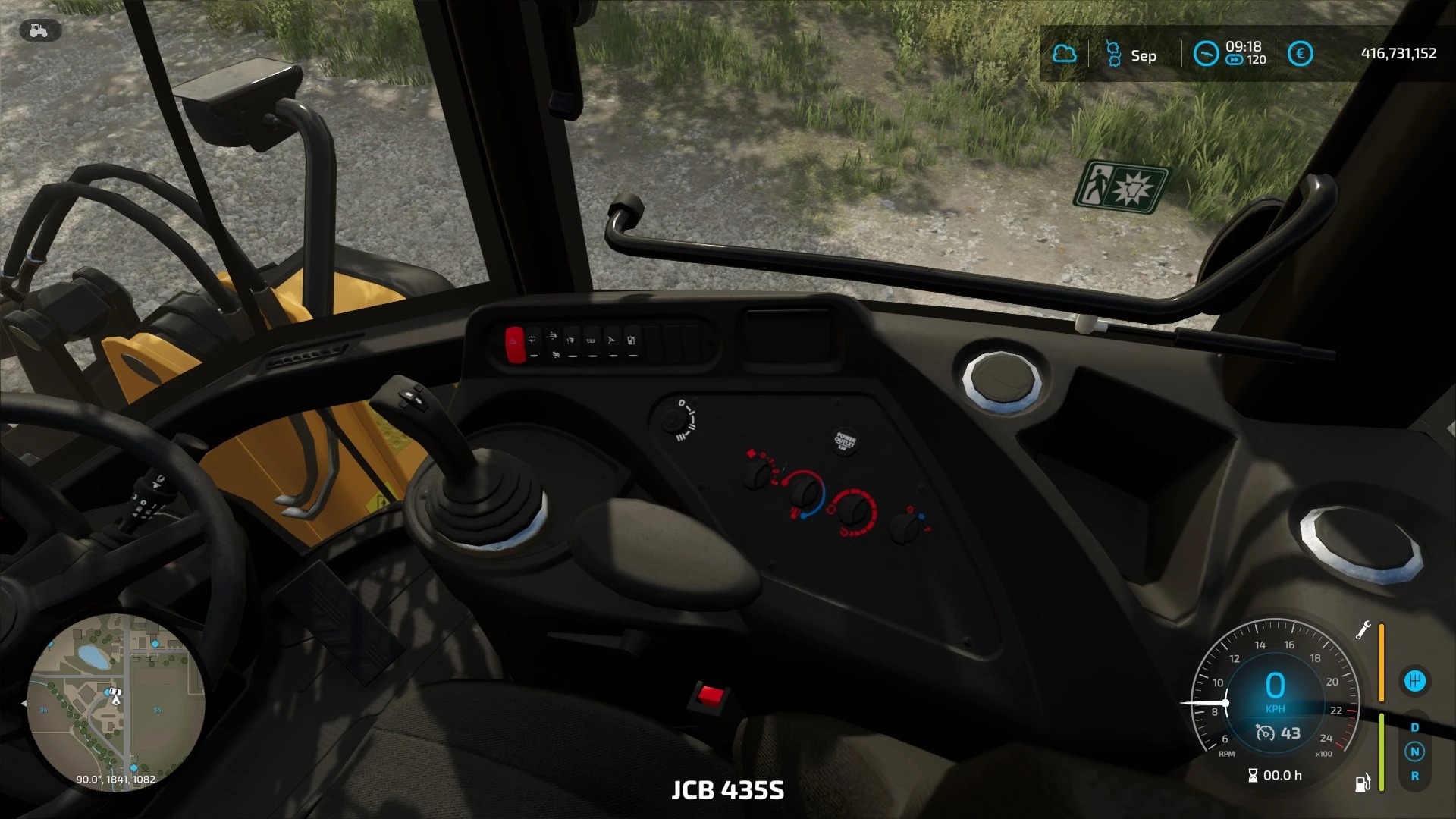Click the tractor icon badge
This screenshot has width=1456, height=819.
39,30
